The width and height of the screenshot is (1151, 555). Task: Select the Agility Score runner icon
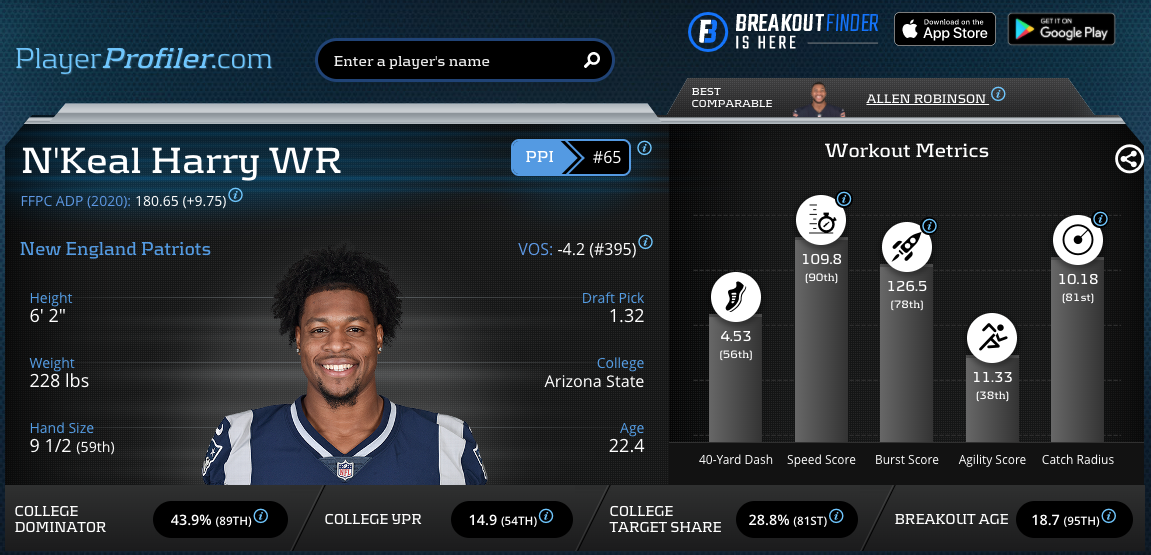[991, 339]
